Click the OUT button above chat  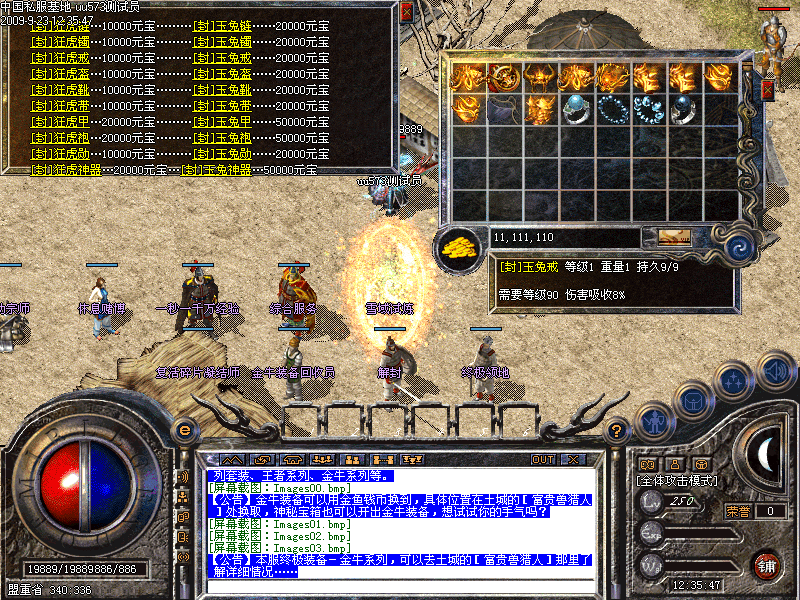tap(543, 459)
